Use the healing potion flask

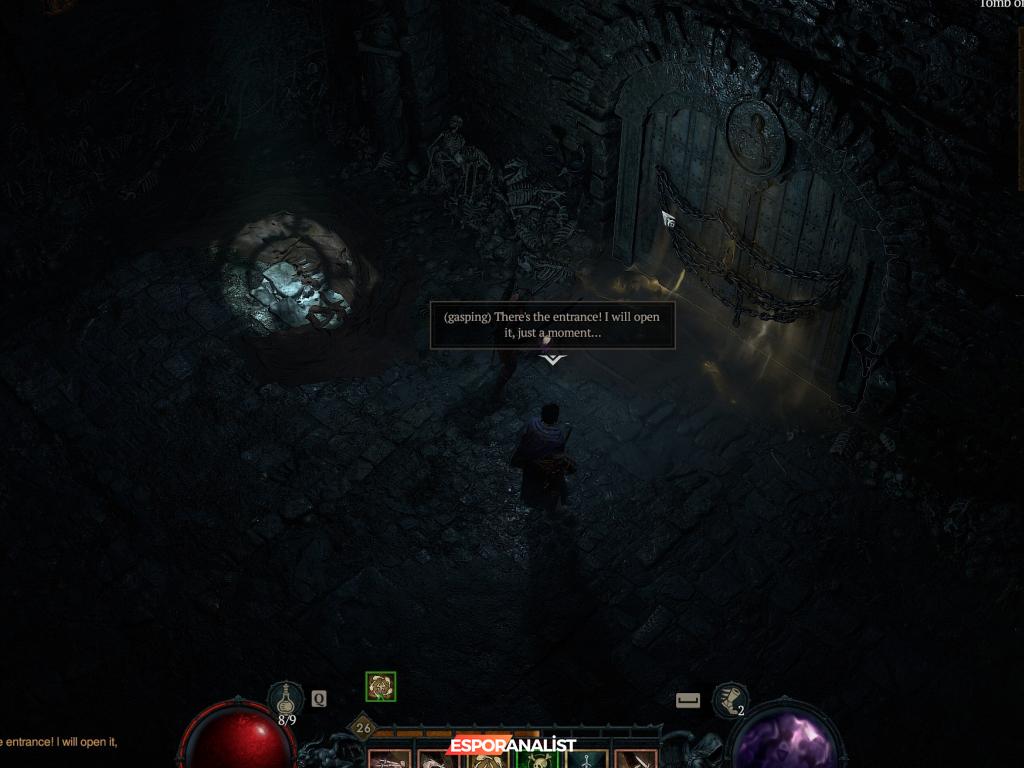coord(286,699)
